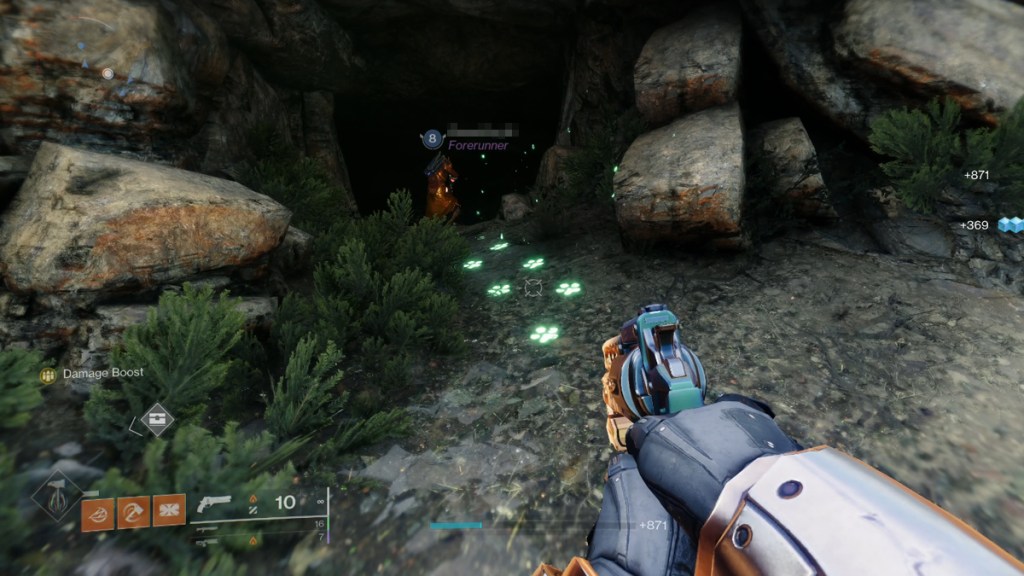
Task: Click the level 8 badge beside Forerunner
Action: pos(432,139)
